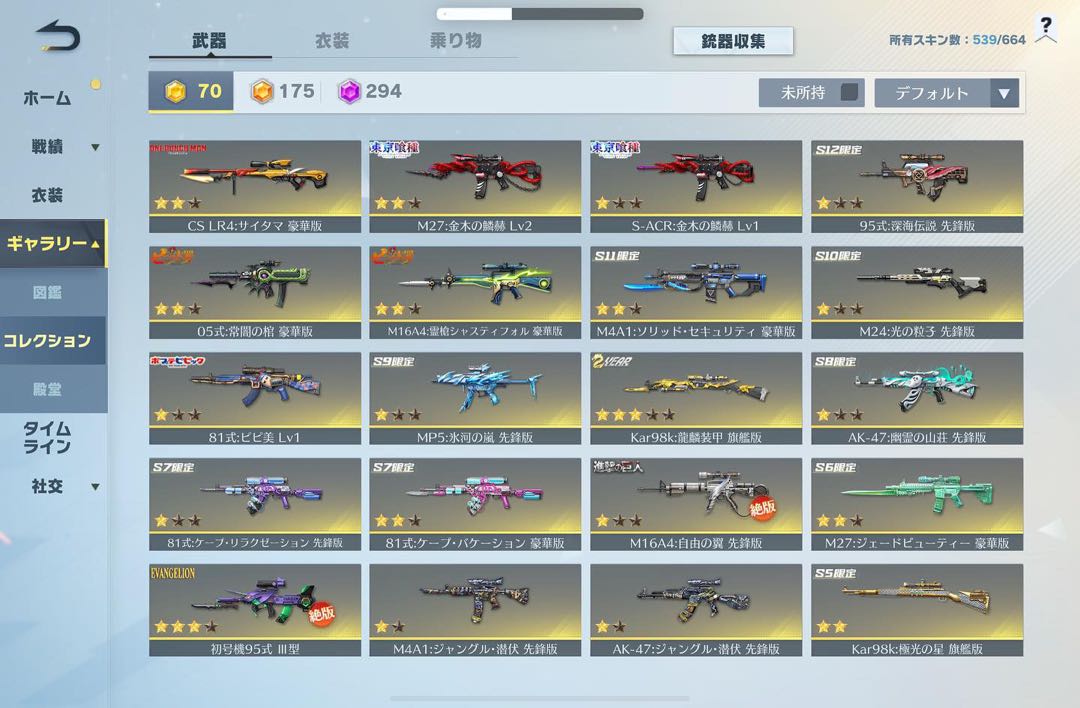The height and width of the screenshot is (708, 1080).
Task: Go back with the return arrow
Action: (57, 37)
